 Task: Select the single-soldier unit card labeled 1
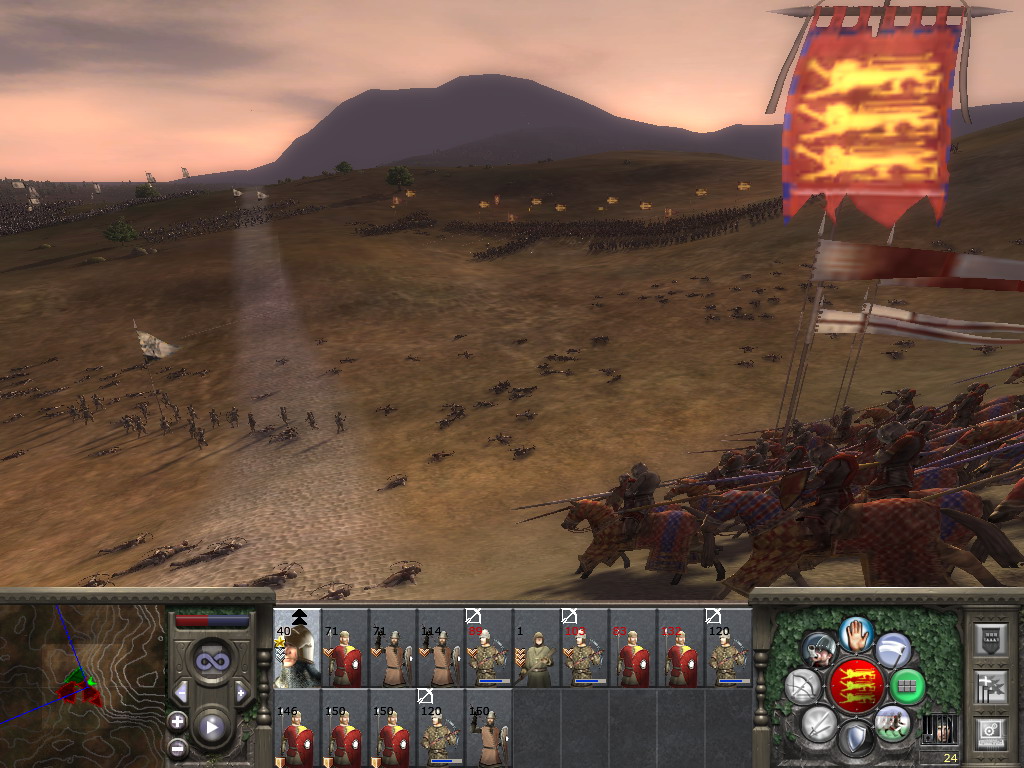537,648
